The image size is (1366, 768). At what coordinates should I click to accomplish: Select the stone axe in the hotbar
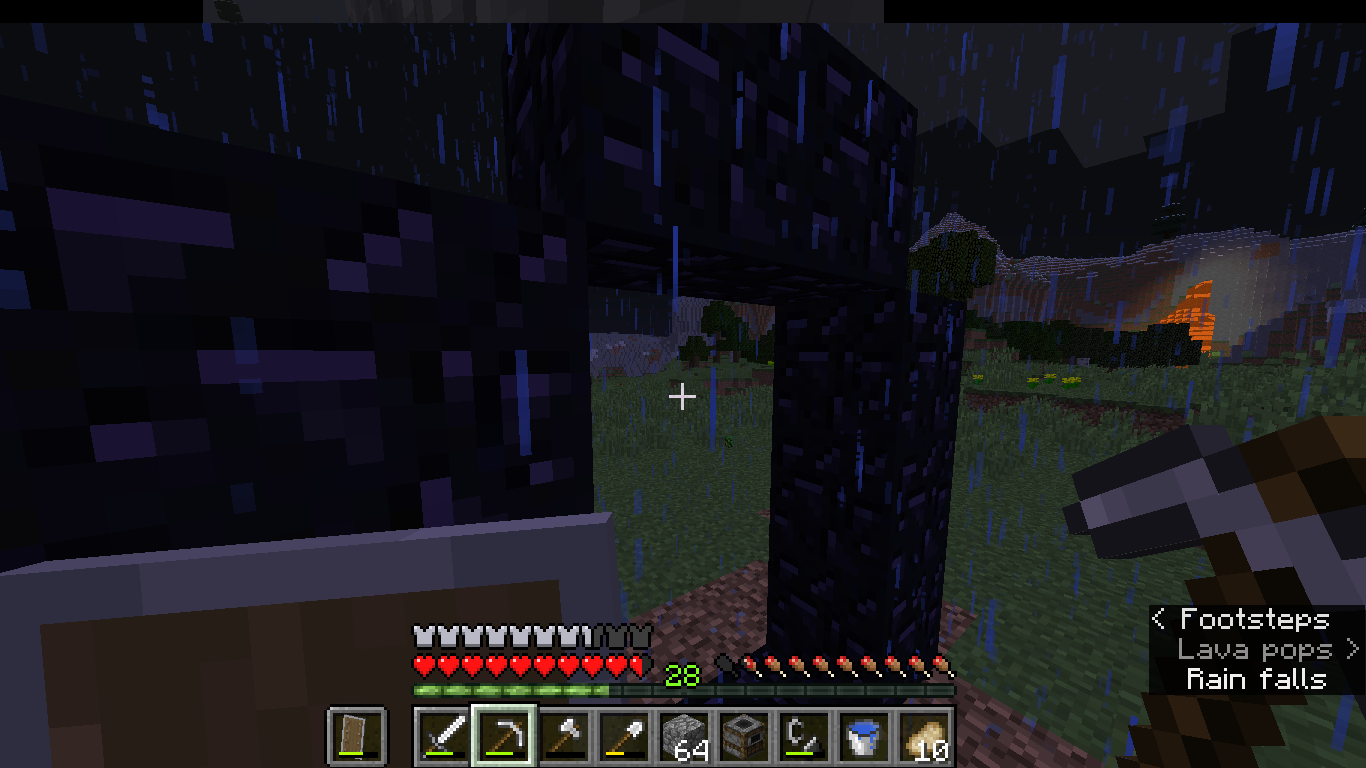coord(564,737)
